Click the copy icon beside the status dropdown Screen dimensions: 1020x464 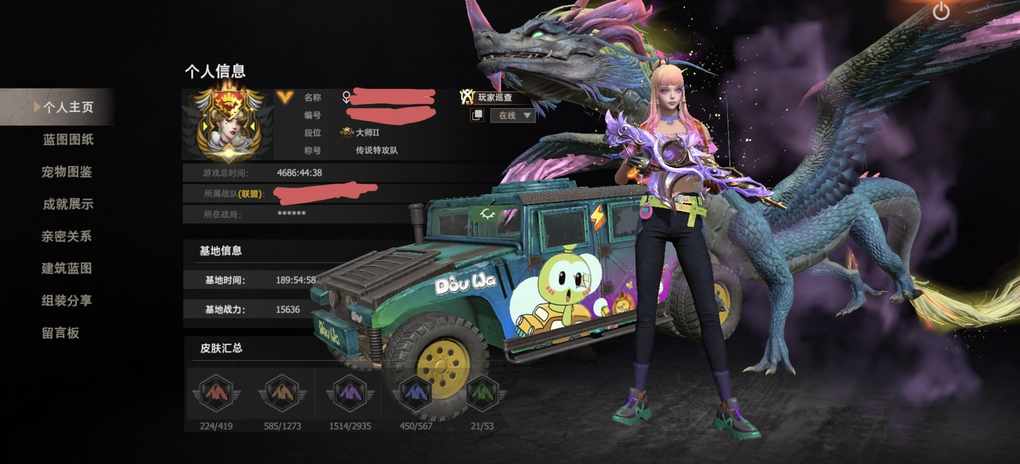477,115
